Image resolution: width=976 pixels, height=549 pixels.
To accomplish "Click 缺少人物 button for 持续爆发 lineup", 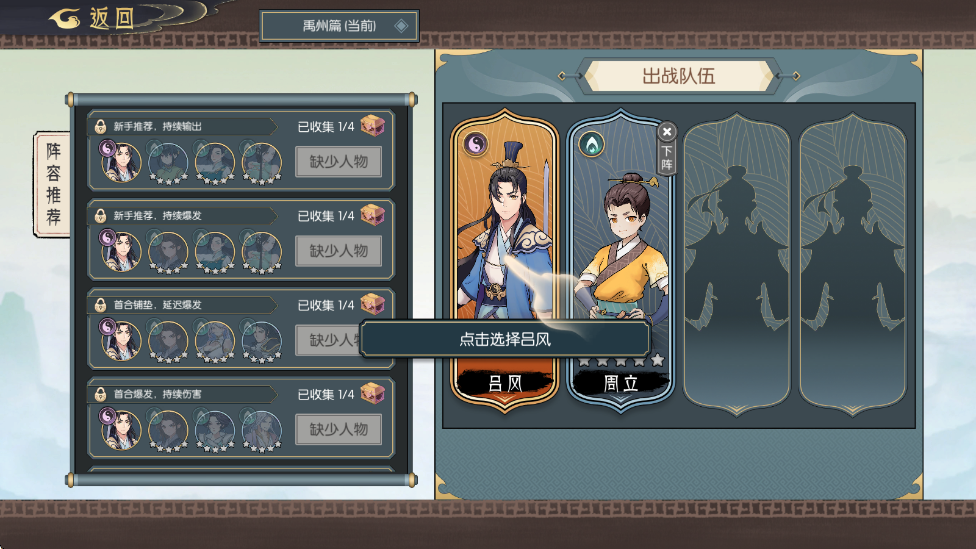I will (x=338, y=250).
